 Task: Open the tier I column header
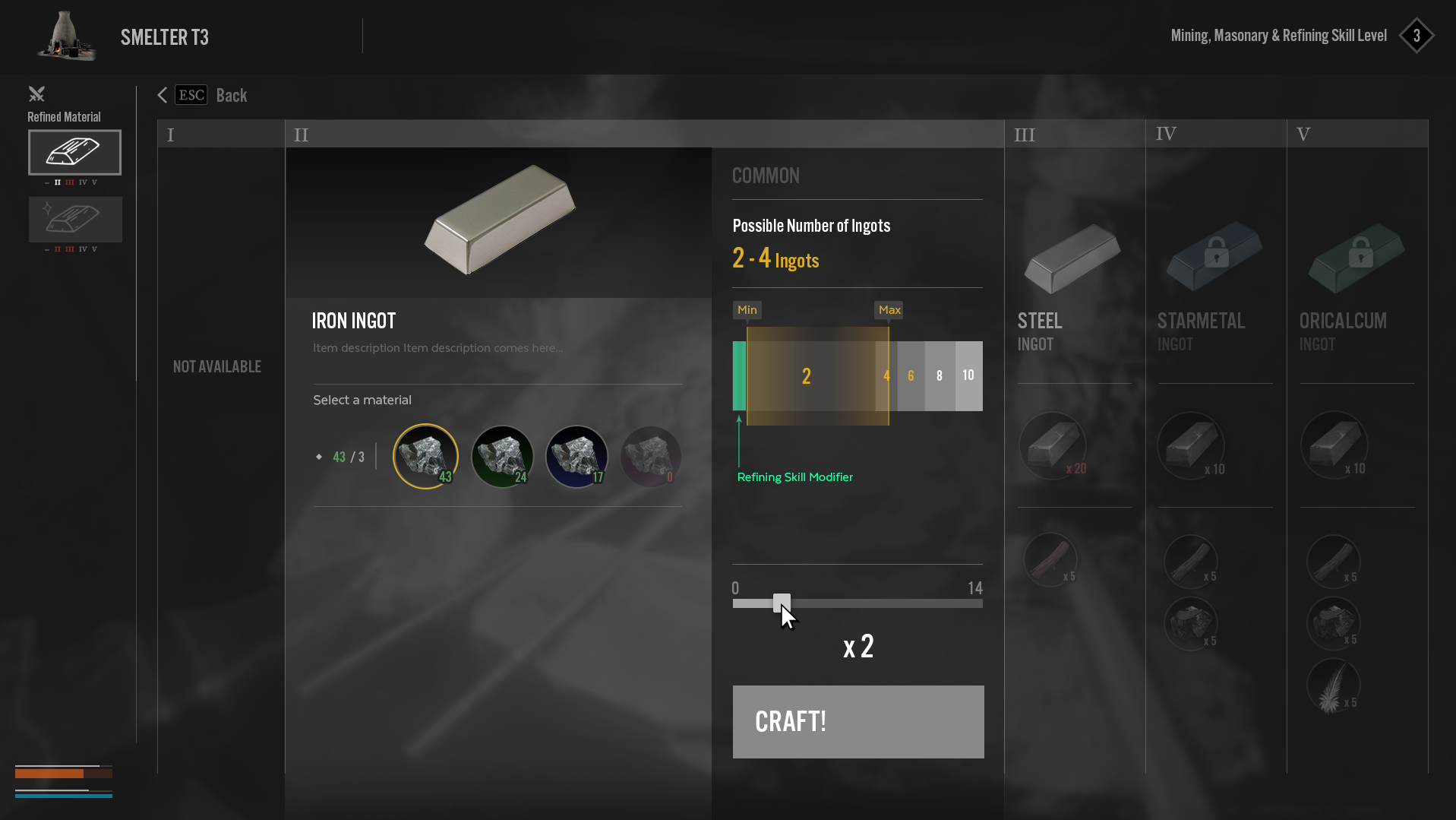[x=220, y=135]
